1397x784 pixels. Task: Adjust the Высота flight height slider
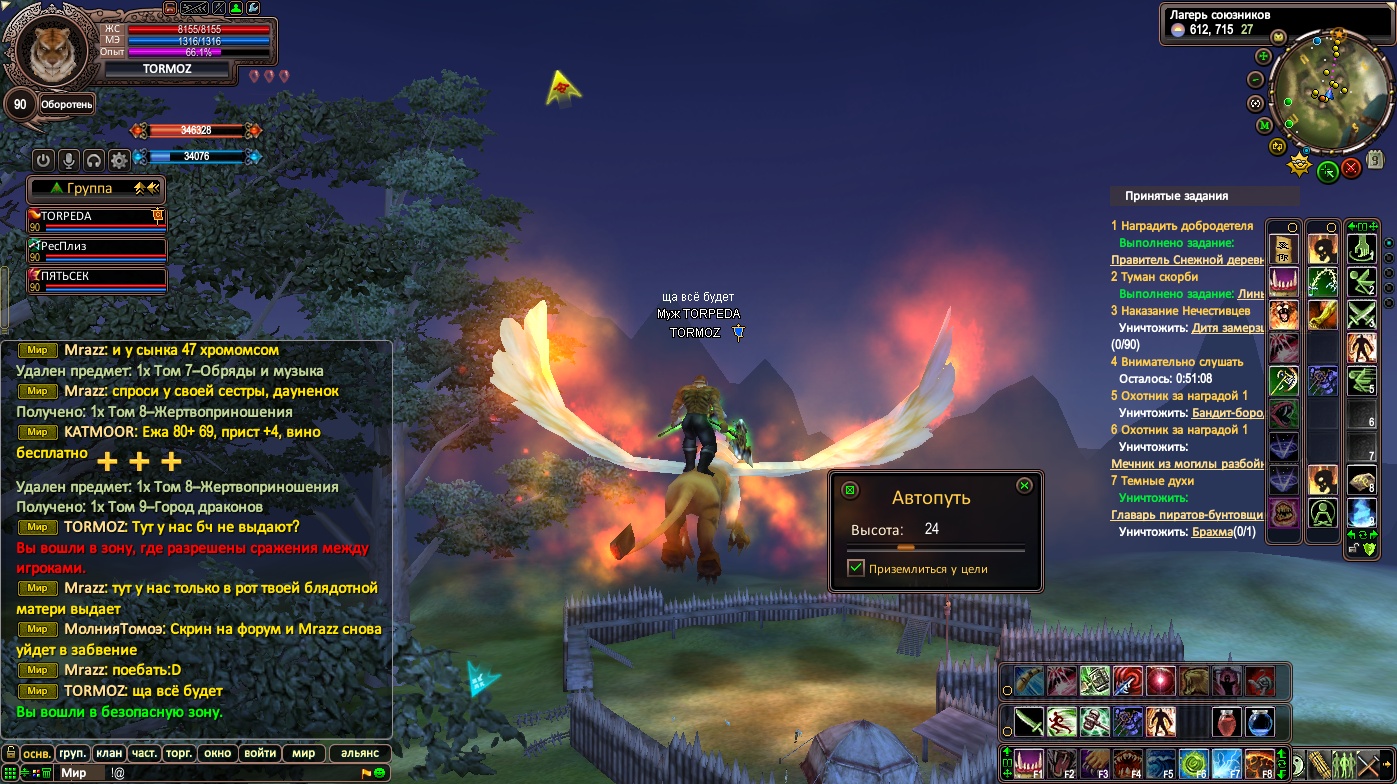pyautogui.click(x=906, y=548)
